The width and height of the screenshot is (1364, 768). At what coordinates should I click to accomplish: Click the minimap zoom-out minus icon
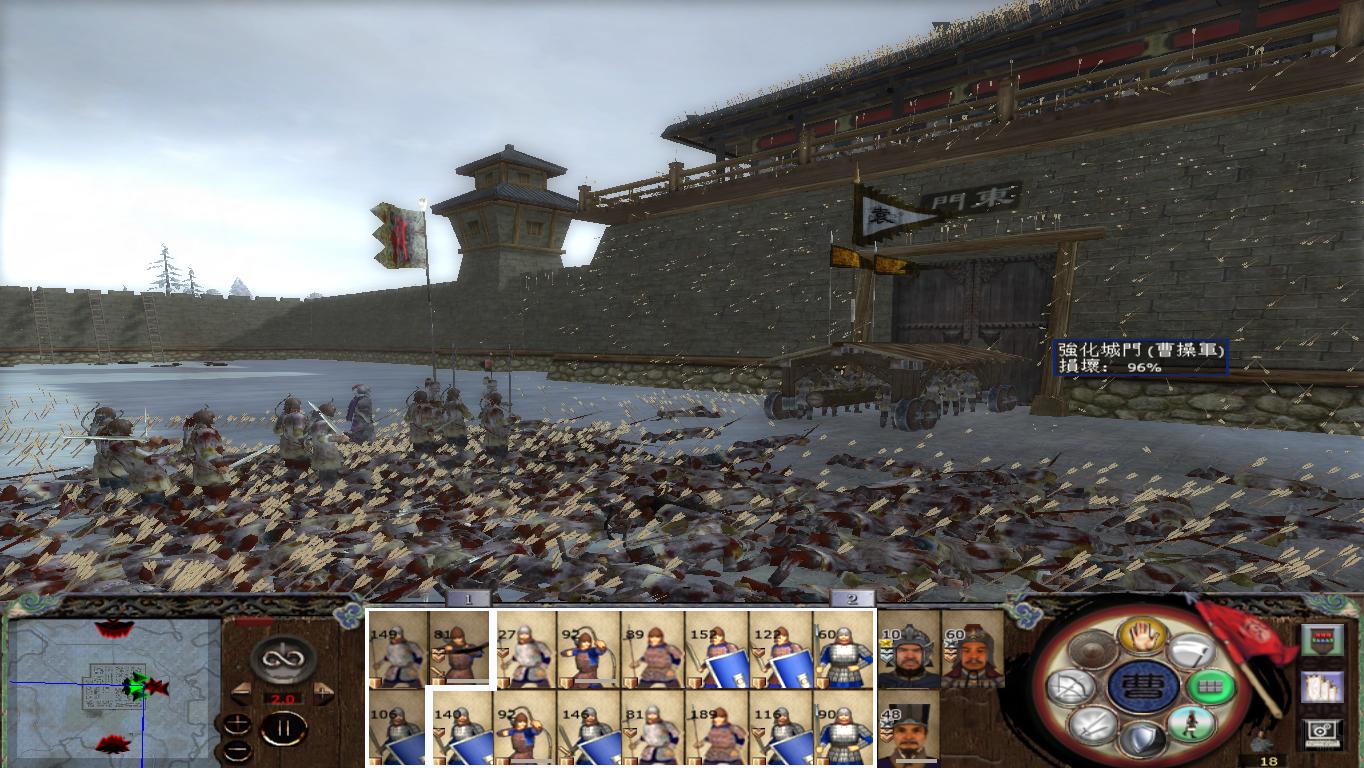point(237,751)
